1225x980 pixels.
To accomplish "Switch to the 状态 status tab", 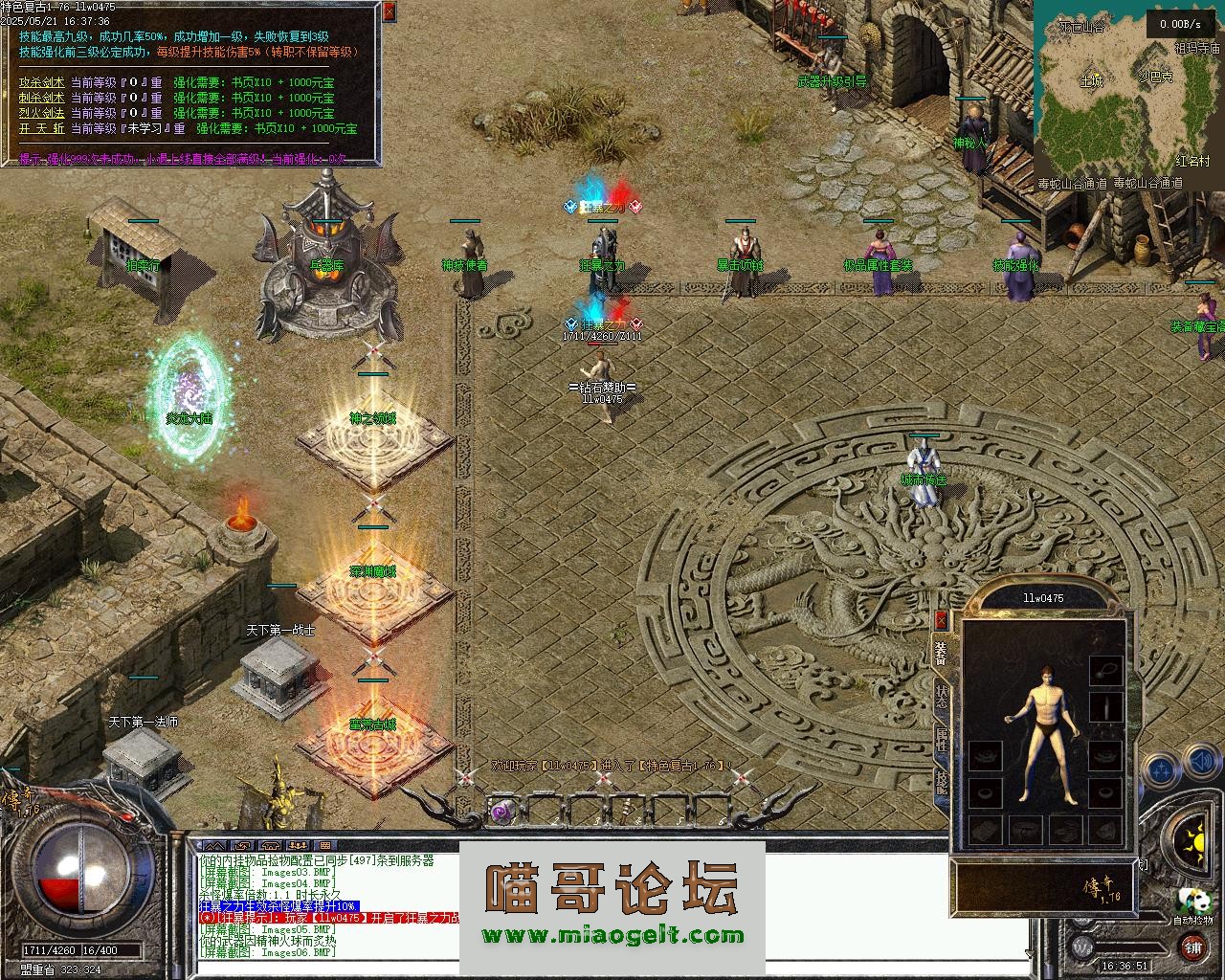I will pyautogui.click(x=942, y=697).
